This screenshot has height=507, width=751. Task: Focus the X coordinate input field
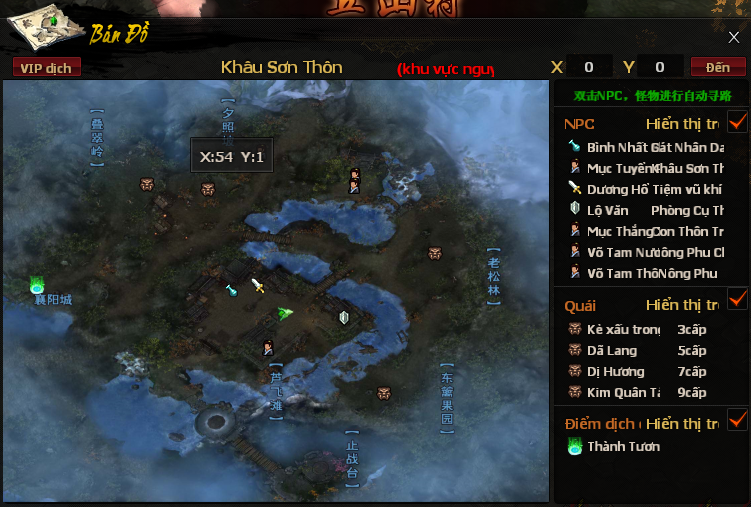click(x=590, y=67)
